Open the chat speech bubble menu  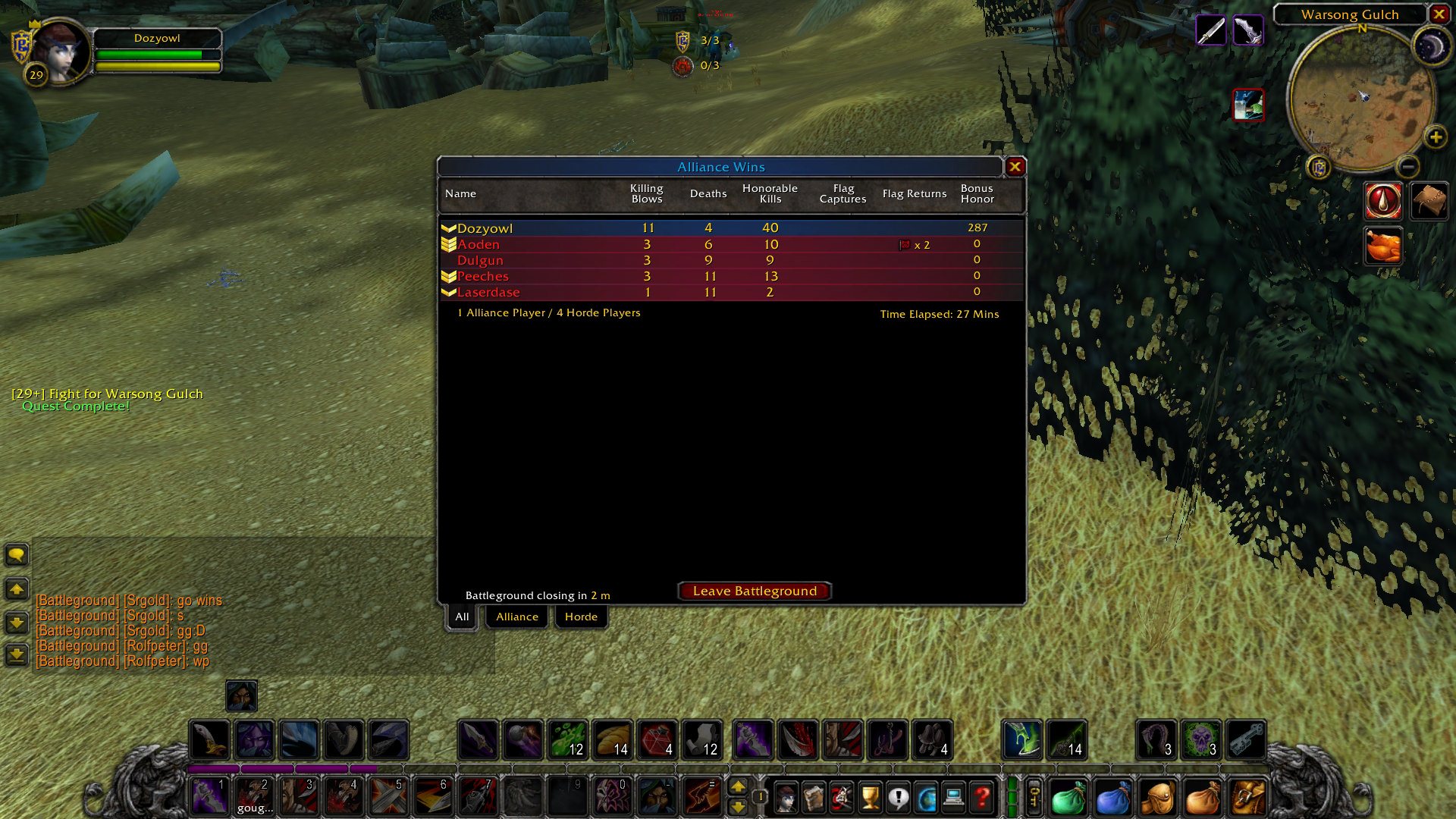(x=17, y=555)
